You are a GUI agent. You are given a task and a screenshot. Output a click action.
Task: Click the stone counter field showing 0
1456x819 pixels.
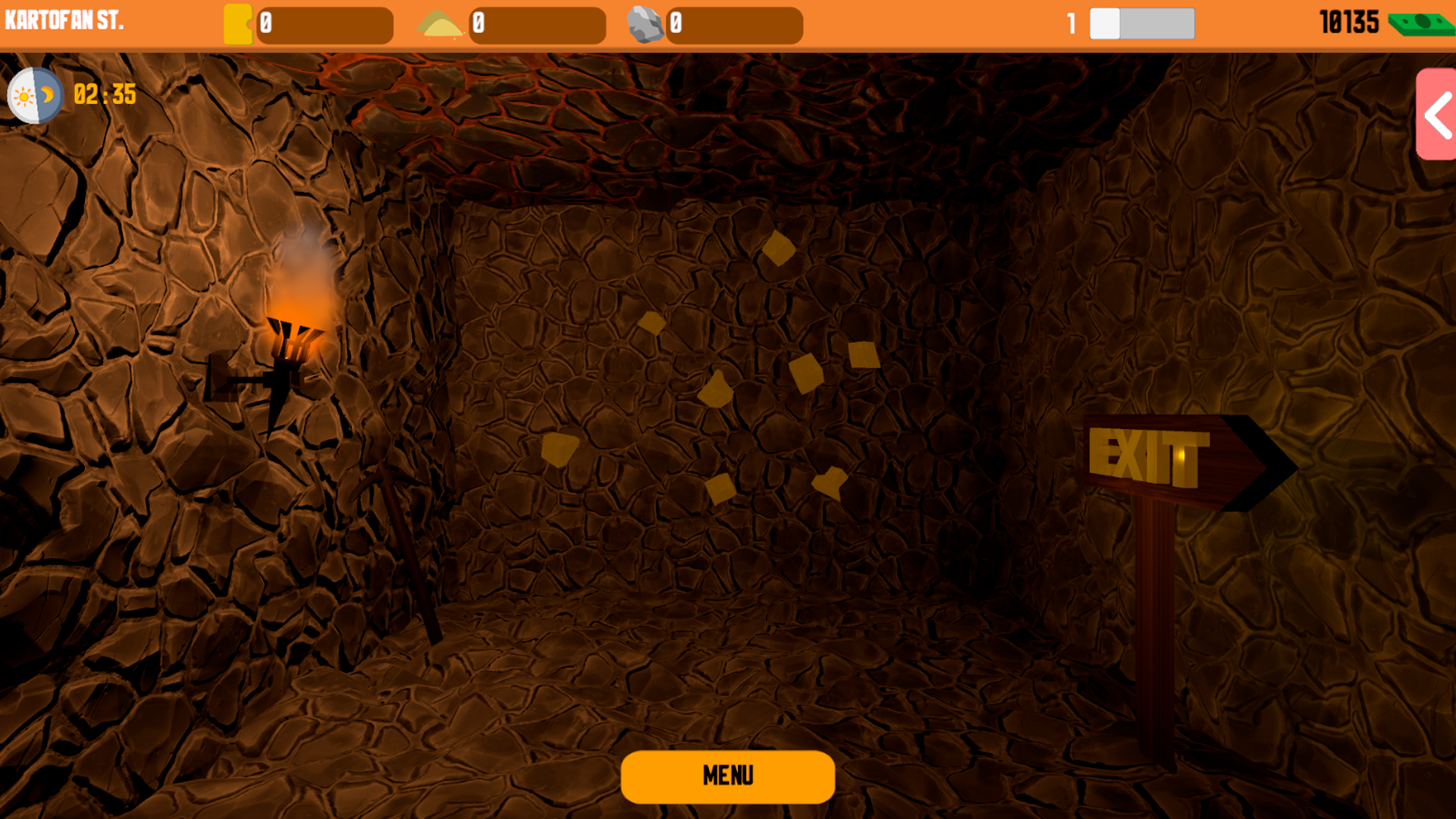736,26
